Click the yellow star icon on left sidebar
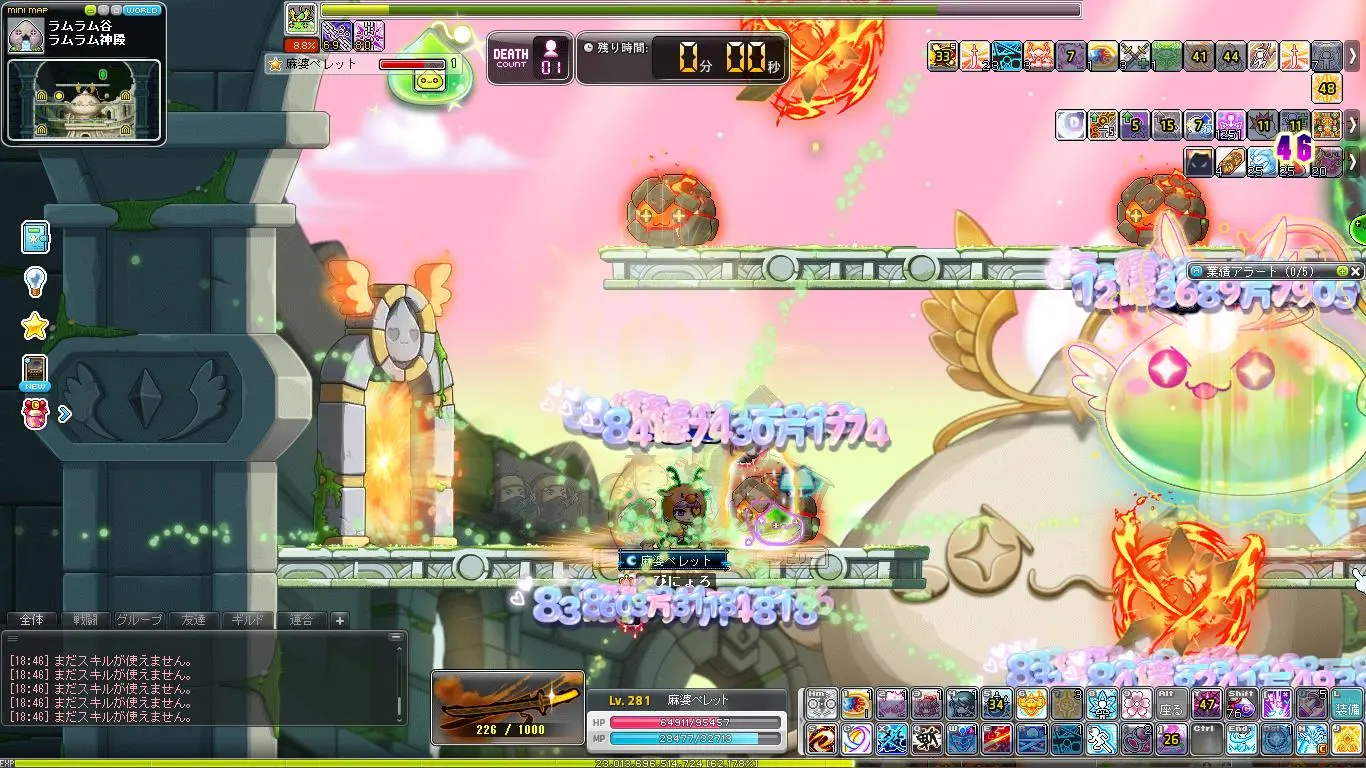This screenshot has width=1366, height=768. click(x=35, y=325)
